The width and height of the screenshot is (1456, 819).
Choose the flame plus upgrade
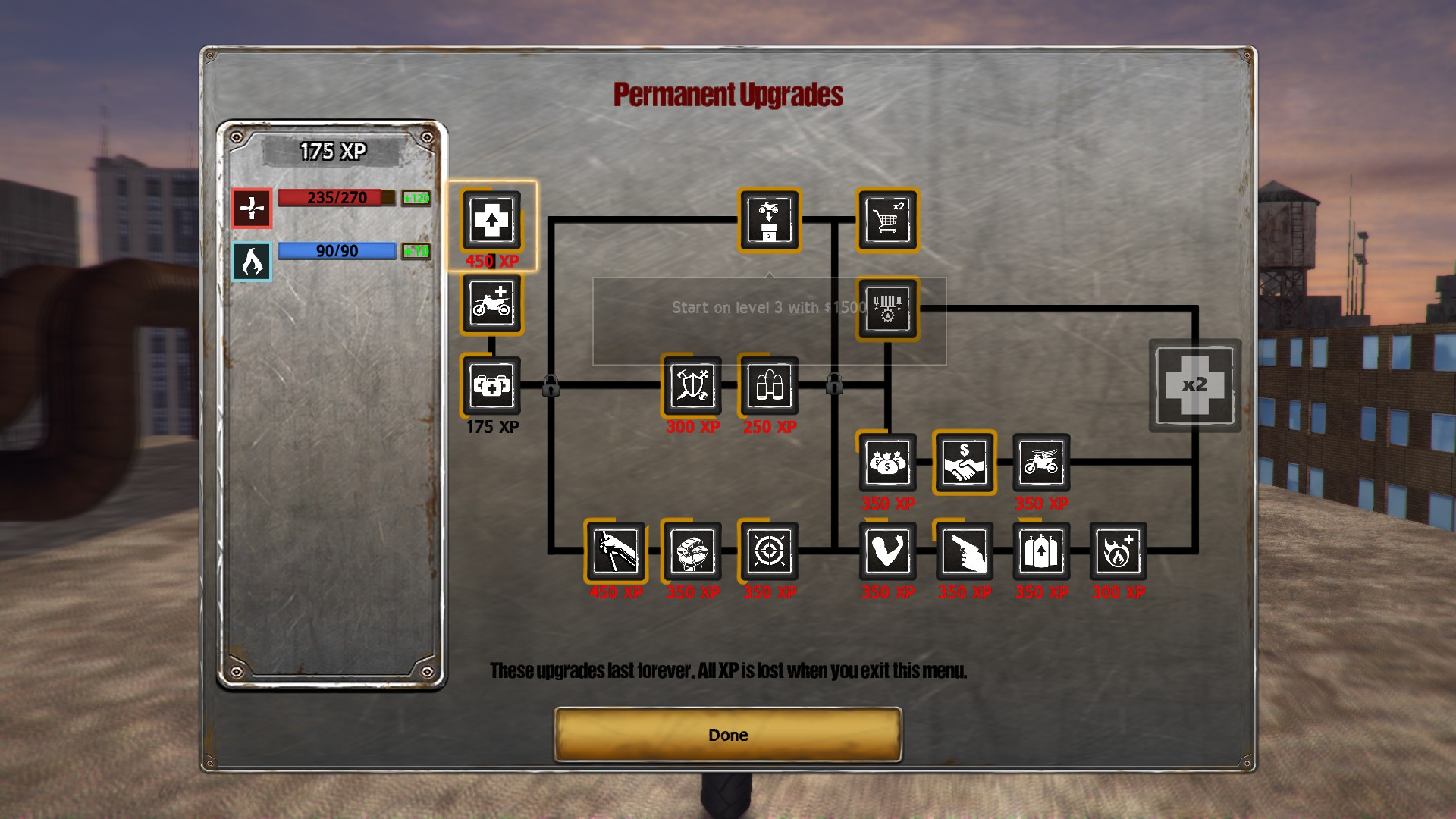coord(1118,551)
